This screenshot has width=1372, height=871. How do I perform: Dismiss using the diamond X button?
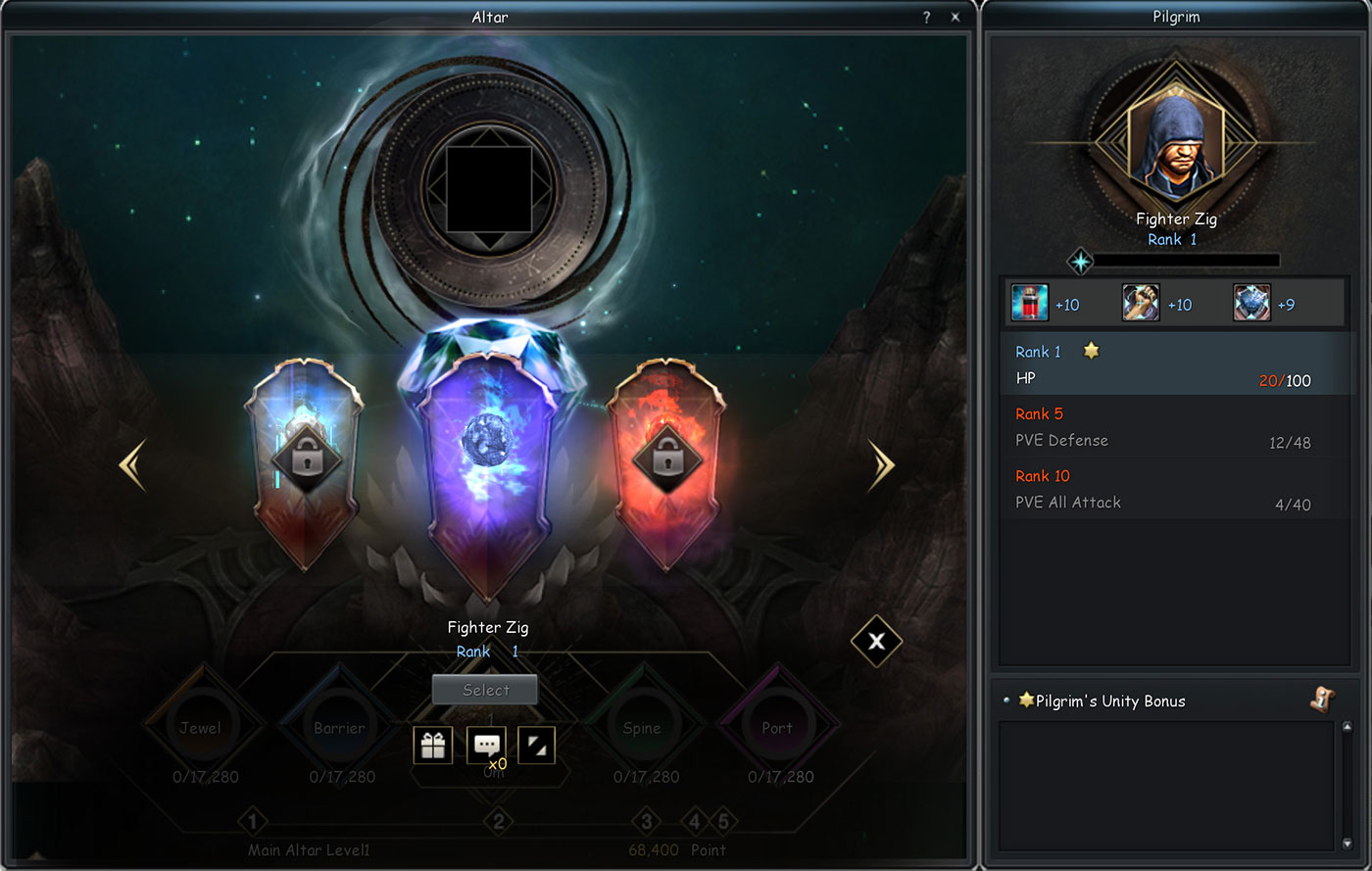pos(876,643)
